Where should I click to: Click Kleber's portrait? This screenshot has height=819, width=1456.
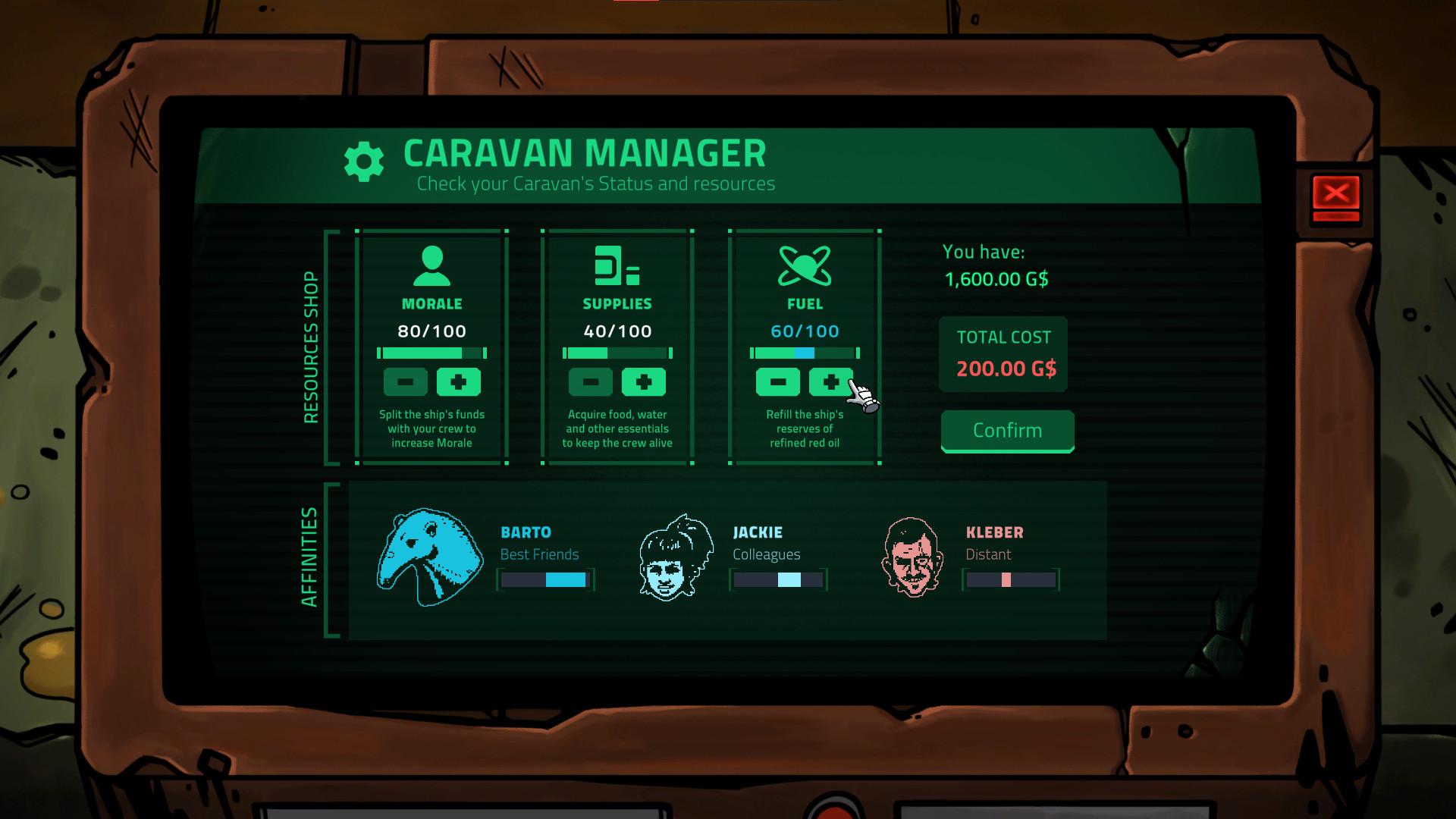pos(914,556)
